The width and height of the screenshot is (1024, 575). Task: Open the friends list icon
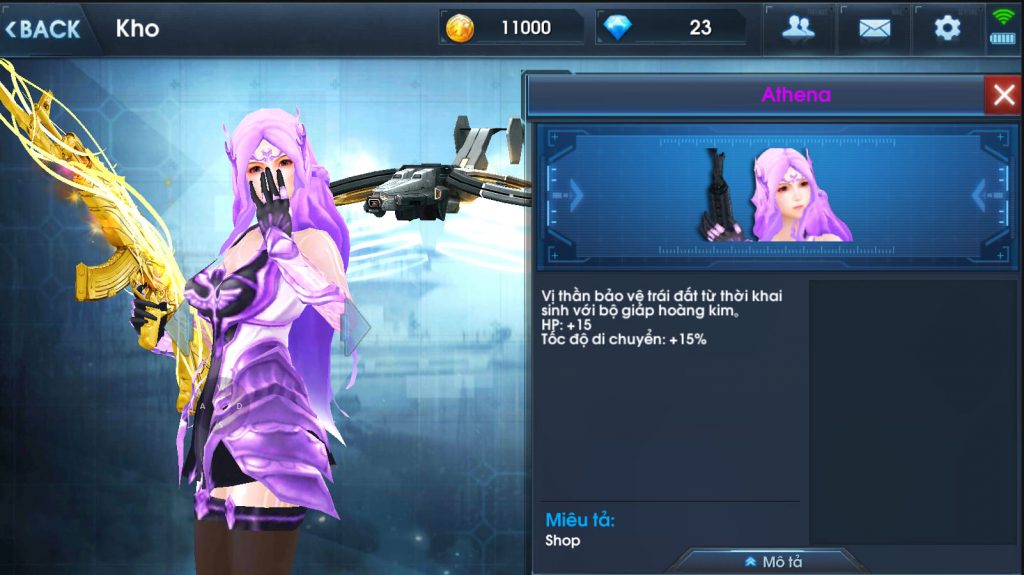798,28
